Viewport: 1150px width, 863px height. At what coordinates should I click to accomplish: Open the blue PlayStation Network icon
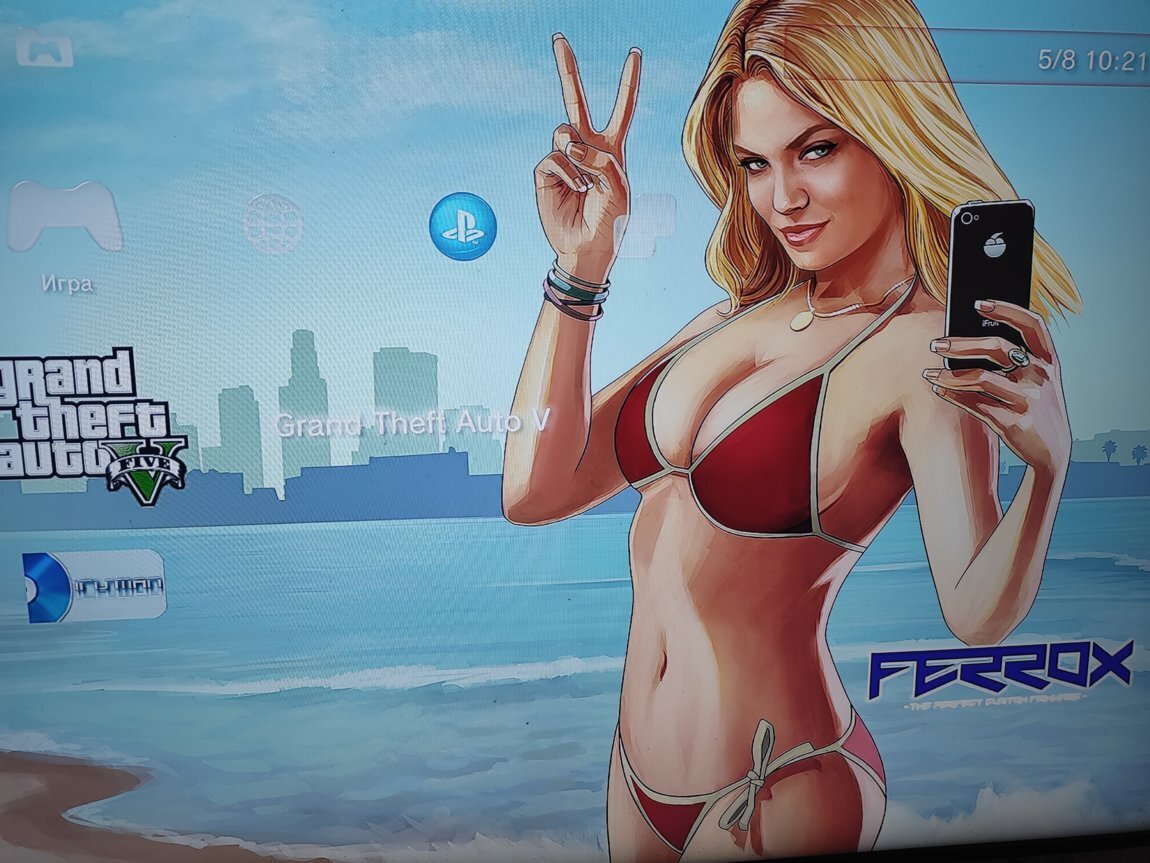click(x=462, y=226)
